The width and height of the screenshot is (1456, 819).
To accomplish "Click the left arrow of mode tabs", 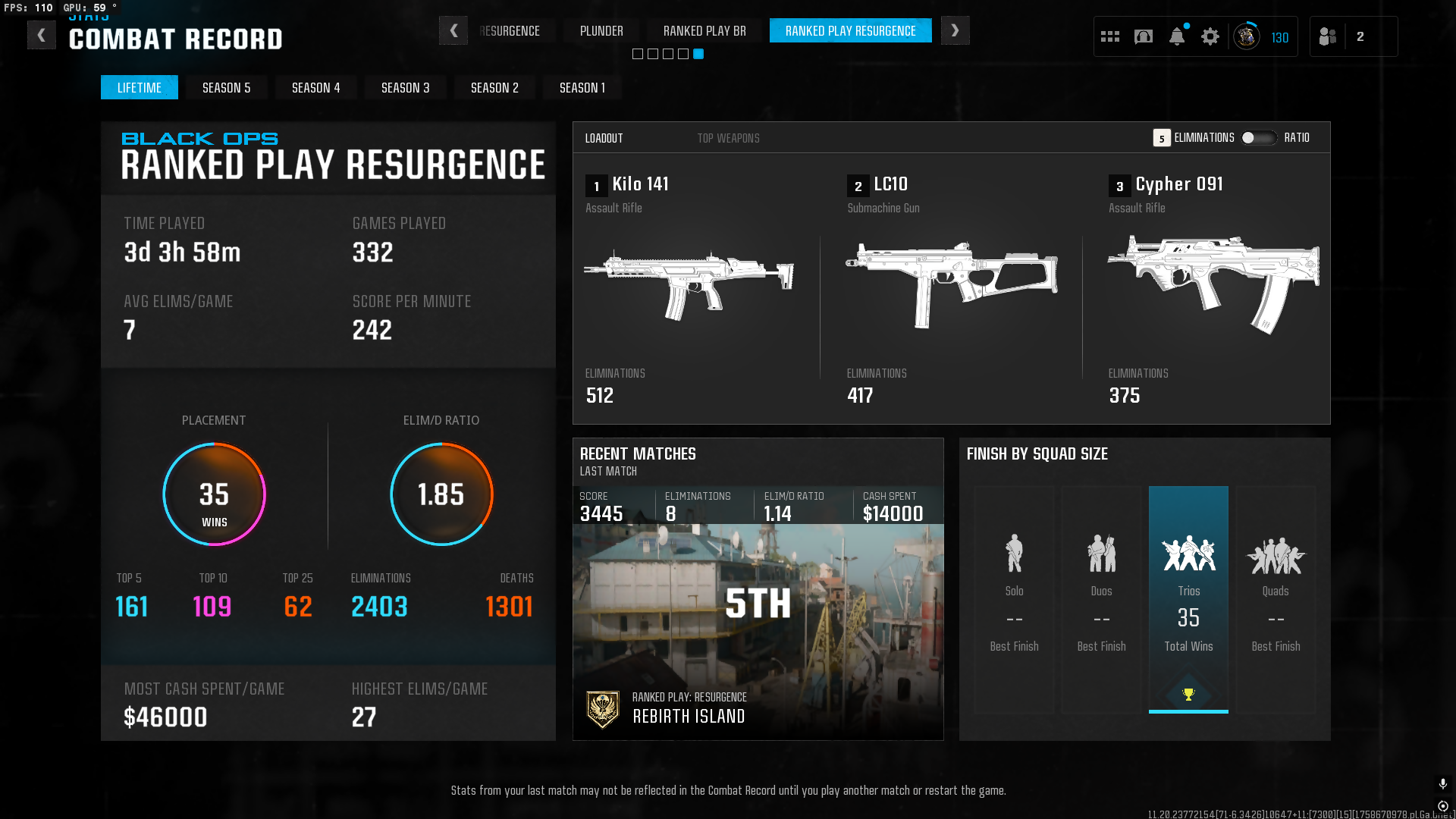I will [453, 31].
